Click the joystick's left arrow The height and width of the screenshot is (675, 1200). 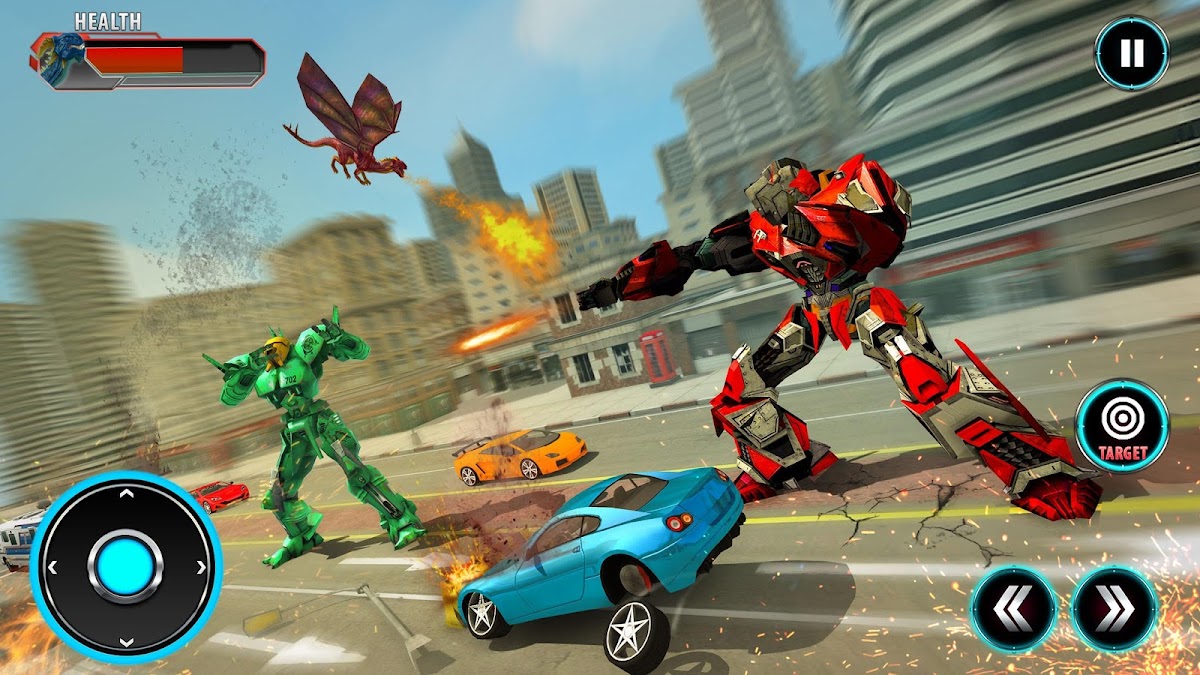click(x=52, y=568)
